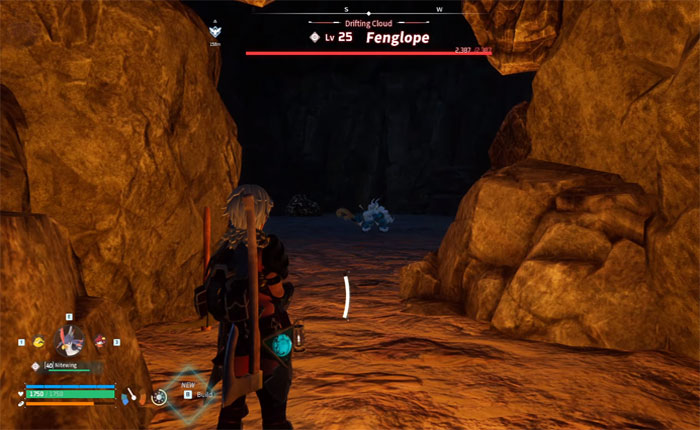Switch to the yellow pal on the left
700x430 pixels.
click(39, 342)
